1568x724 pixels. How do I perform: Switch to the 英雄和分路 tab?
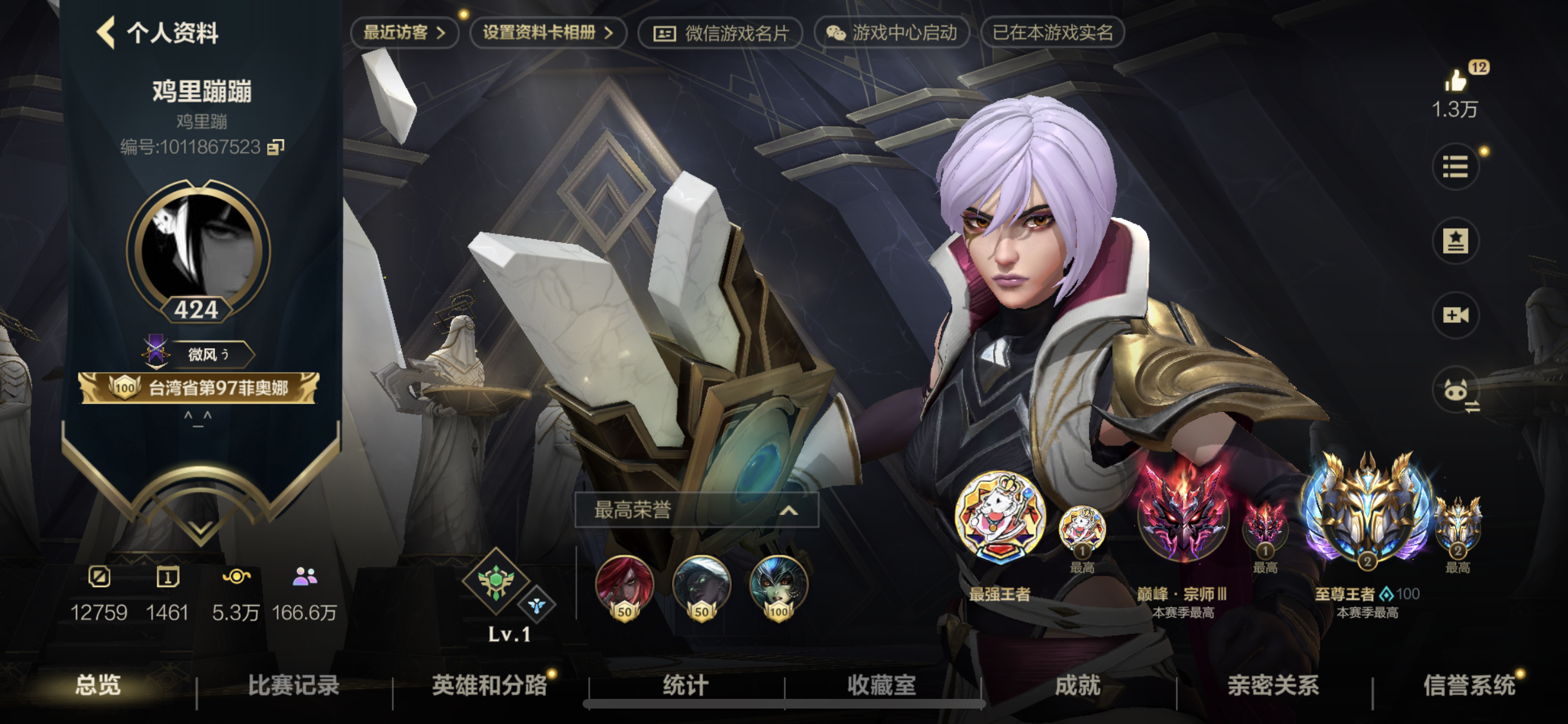(x=489, y=685)
